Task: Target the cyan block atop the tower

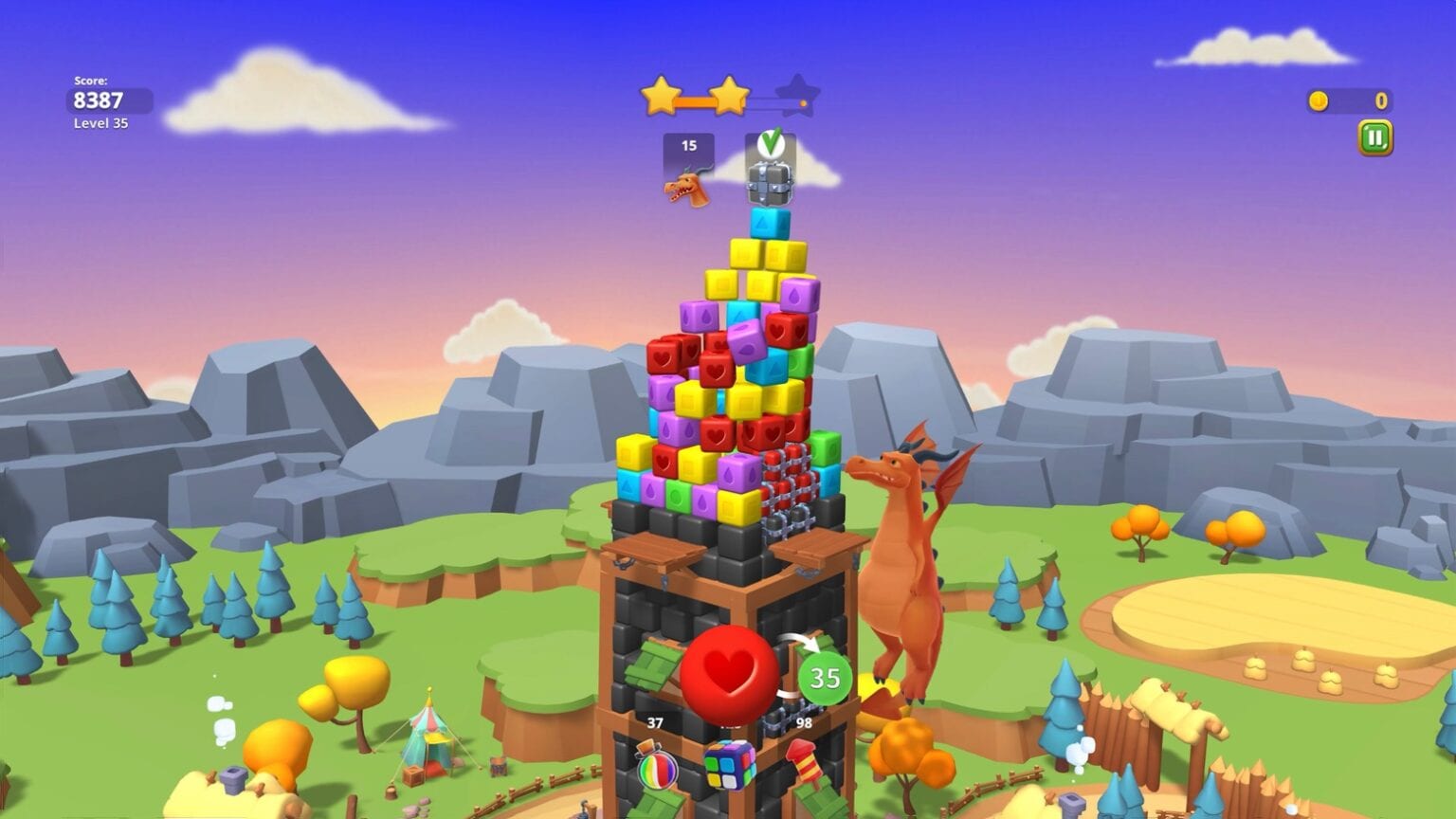Action: [x=770, y=225]
